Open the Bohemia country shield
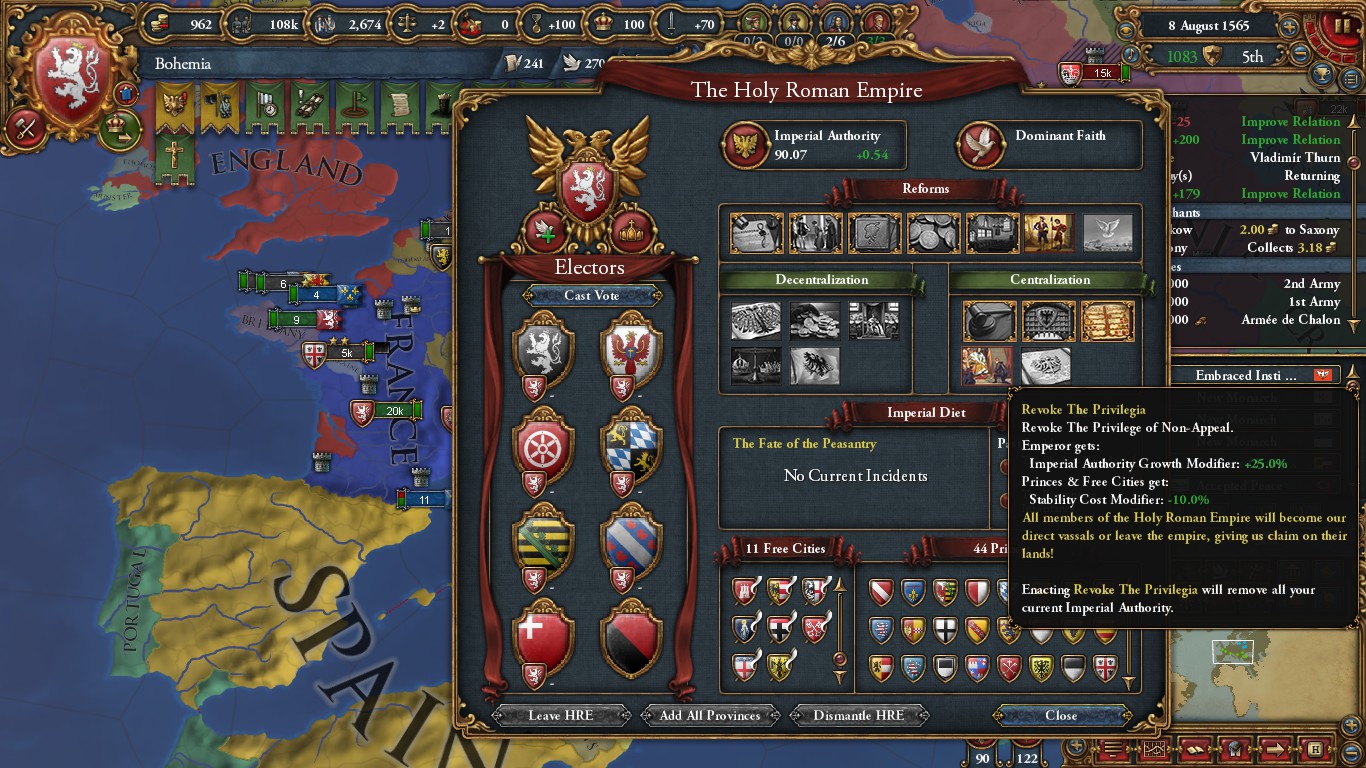 coord(72,78)
